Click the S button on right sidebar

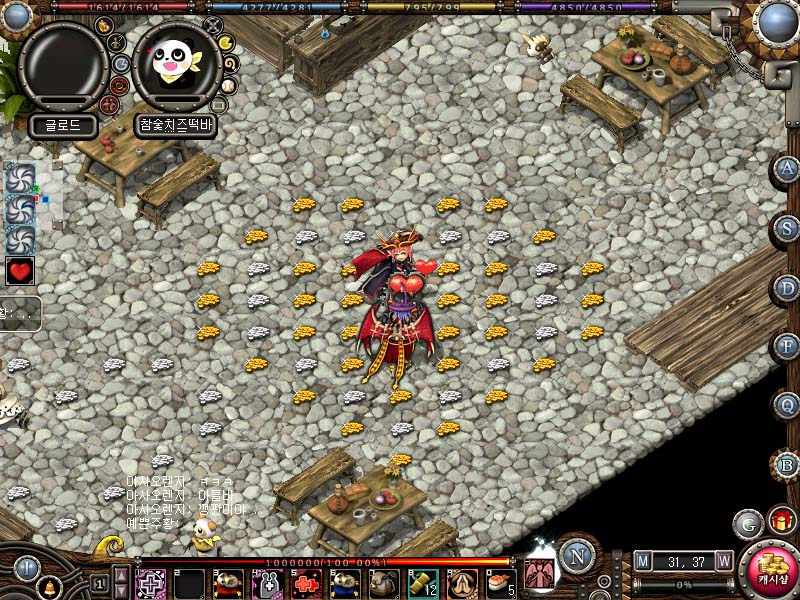tap(788, 229)
